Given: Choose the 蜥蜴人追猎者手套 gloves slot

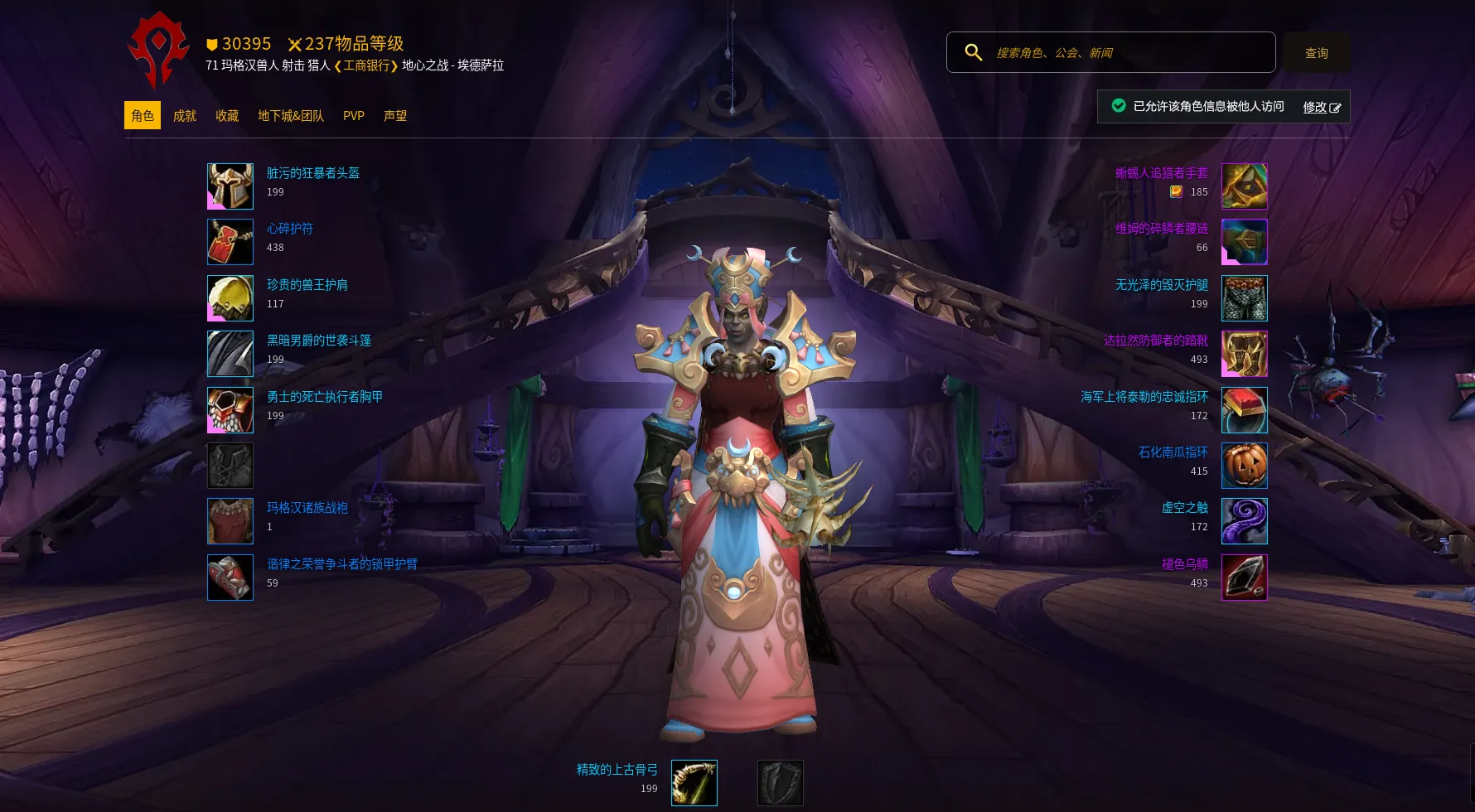Looking at the screenshot, I should (x=1244, y=186).
